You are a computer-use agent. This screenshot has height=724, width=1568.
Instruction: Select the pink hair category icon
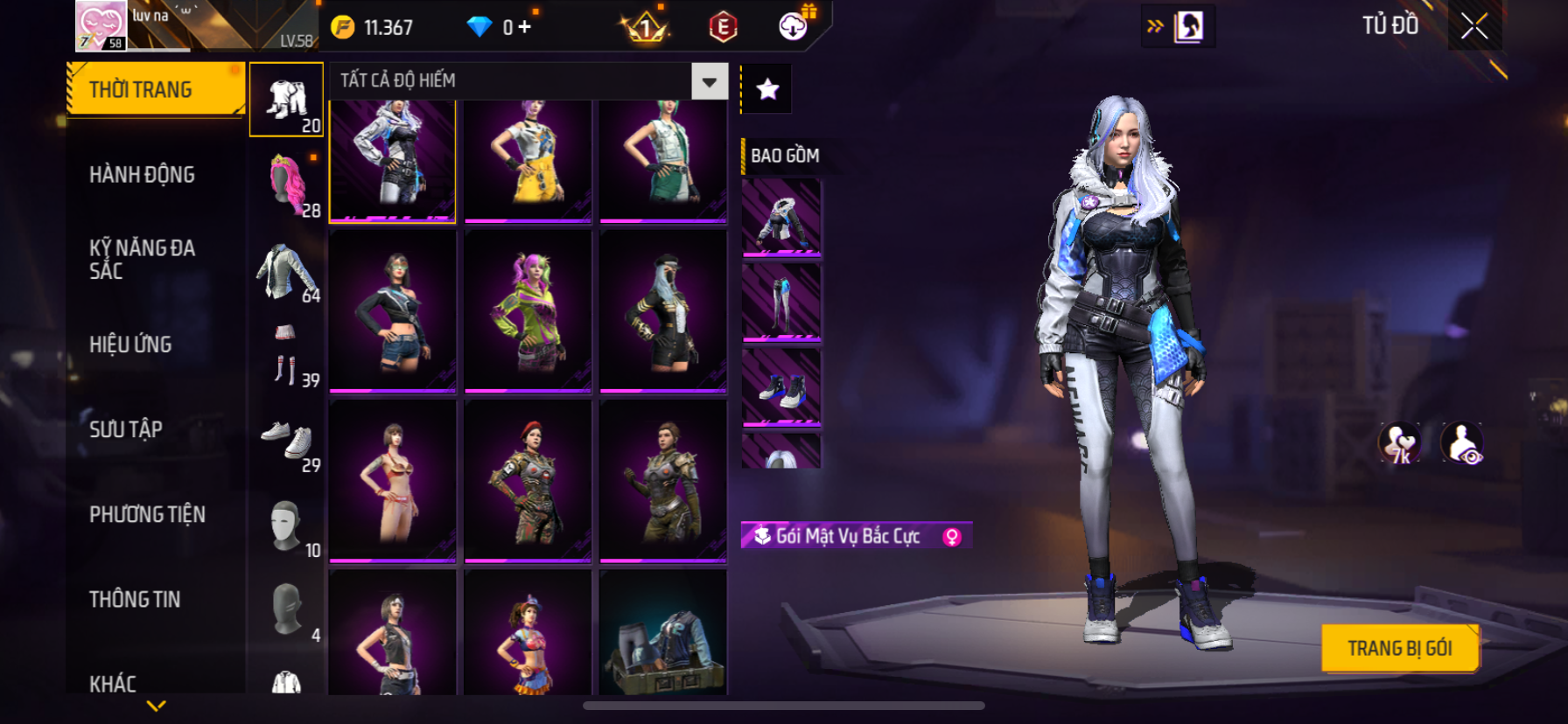(x=287, y=184)
